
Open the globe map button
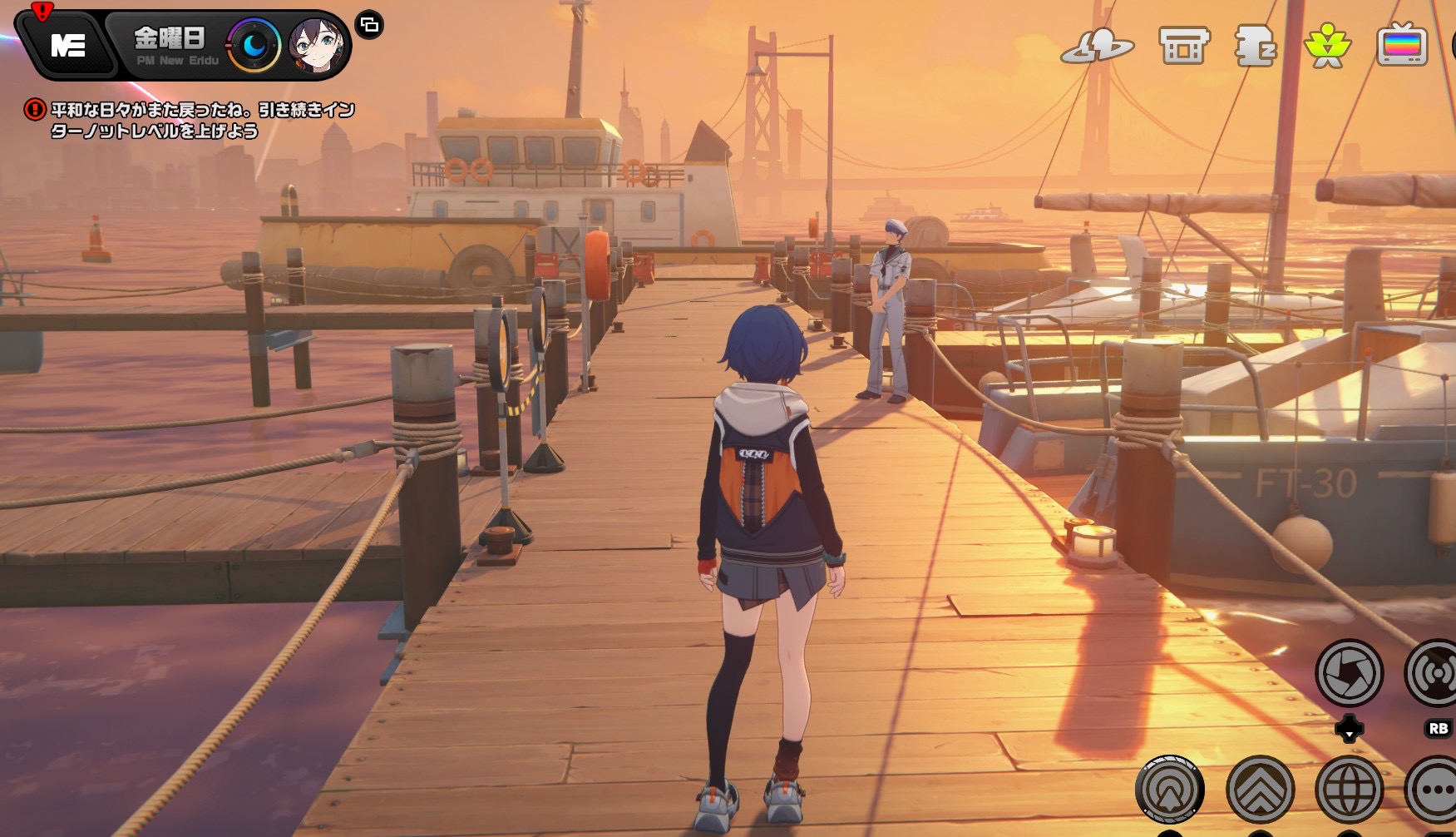pos(1349,789)
